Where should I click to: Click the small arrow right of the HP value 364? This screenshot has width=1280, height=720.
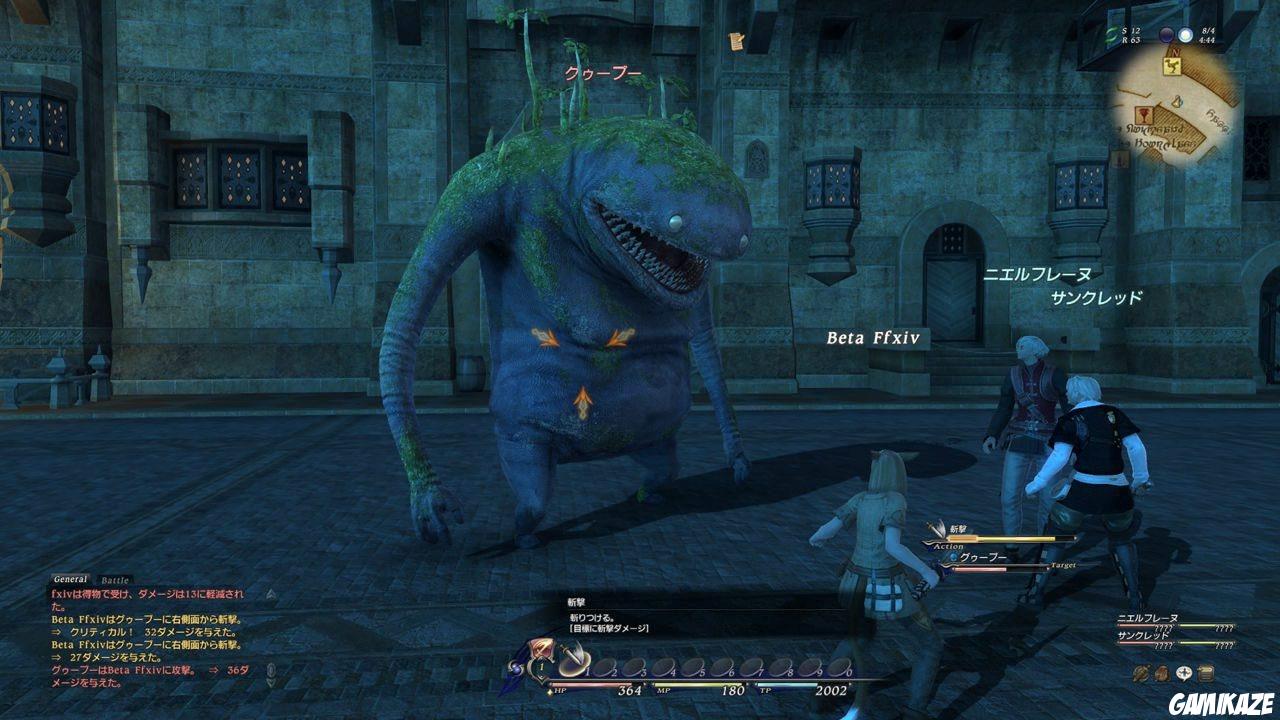point(643,683)
